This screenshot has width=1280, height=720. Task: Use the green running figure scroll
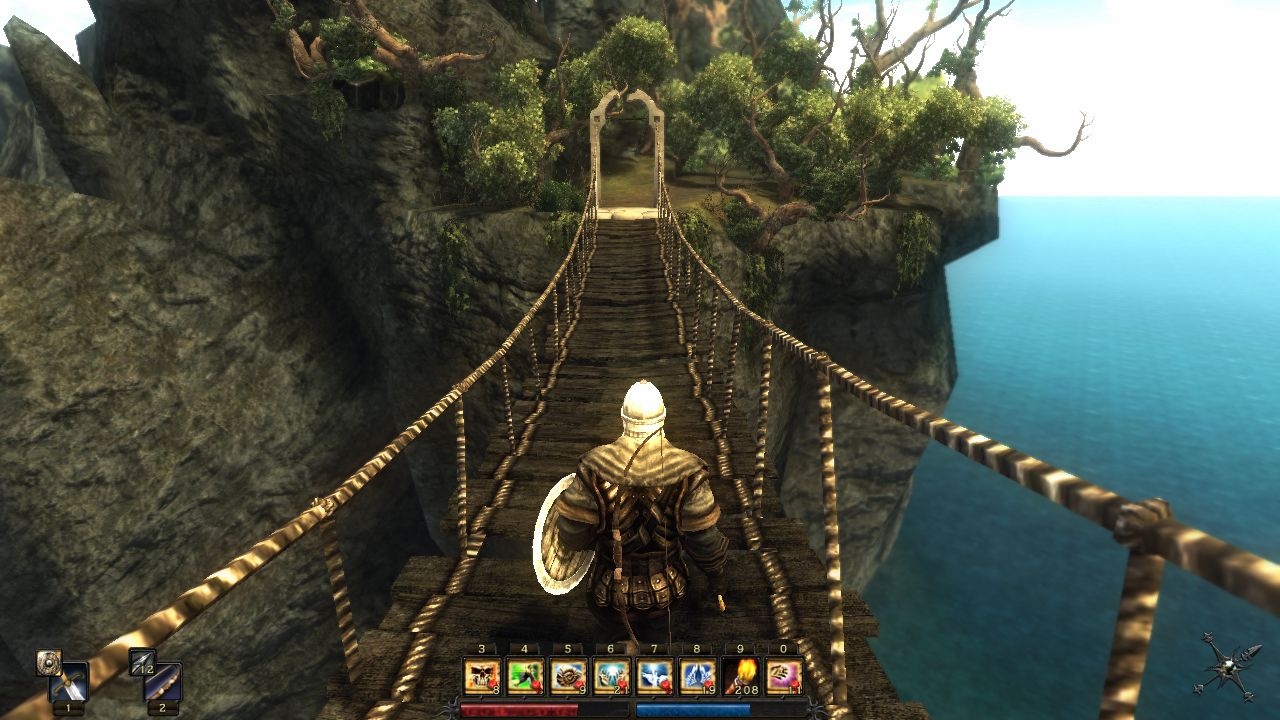coord(525,677)
